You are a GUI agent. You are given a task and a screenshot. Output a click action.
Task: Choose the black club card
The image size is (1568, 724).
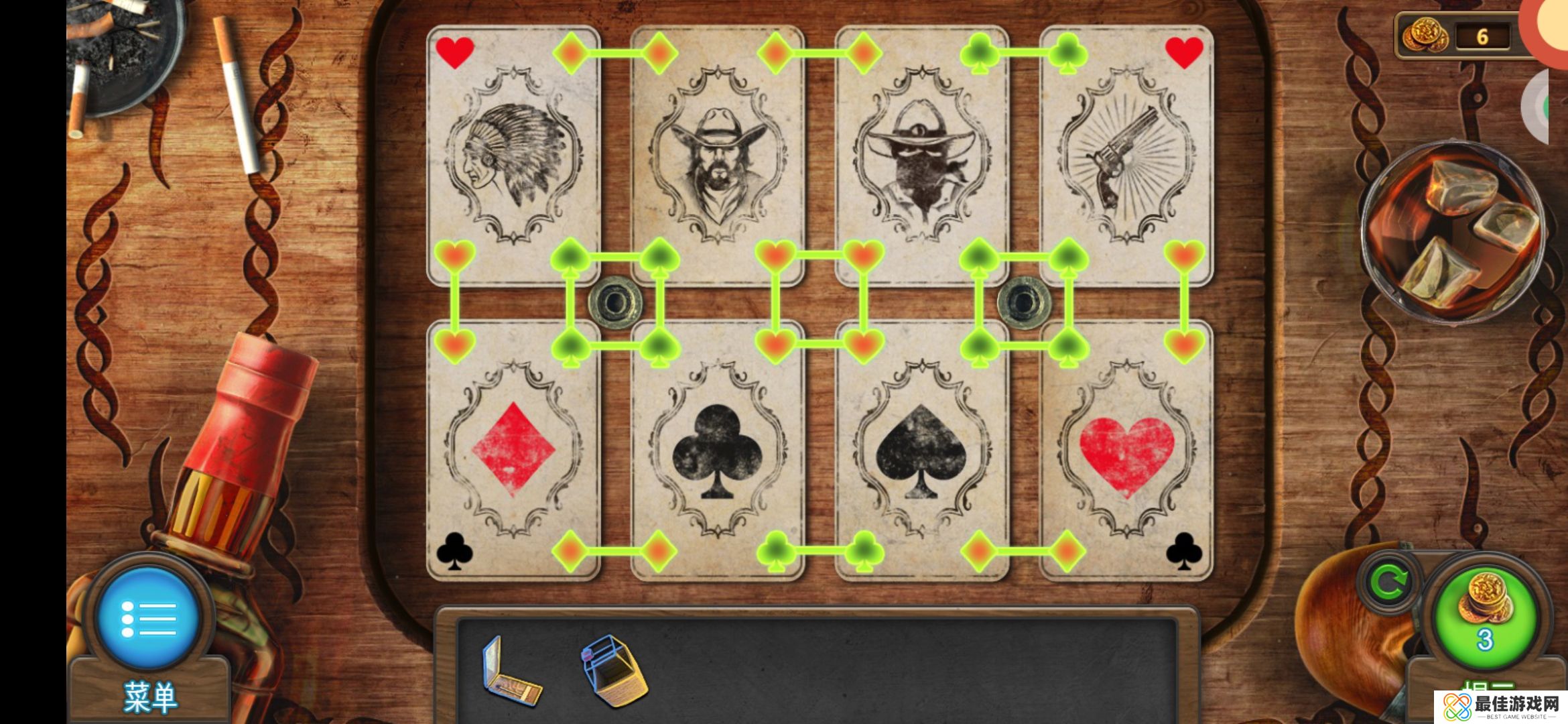pos(717,449)
